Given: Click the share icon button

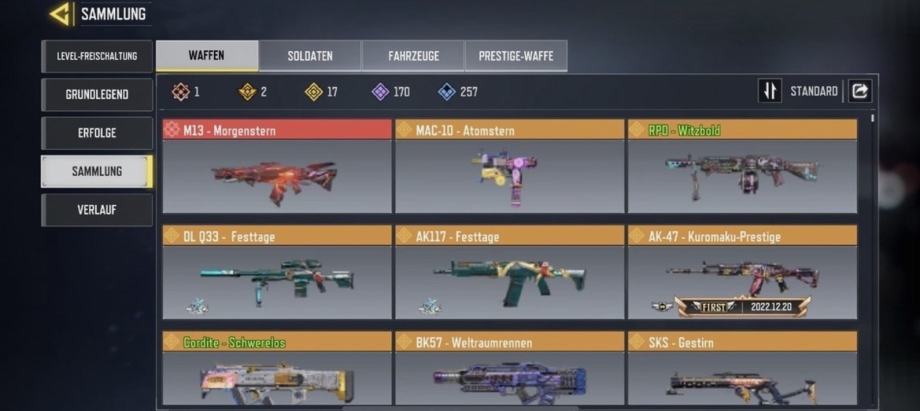Looking at the screenshot, I should 860,91.
